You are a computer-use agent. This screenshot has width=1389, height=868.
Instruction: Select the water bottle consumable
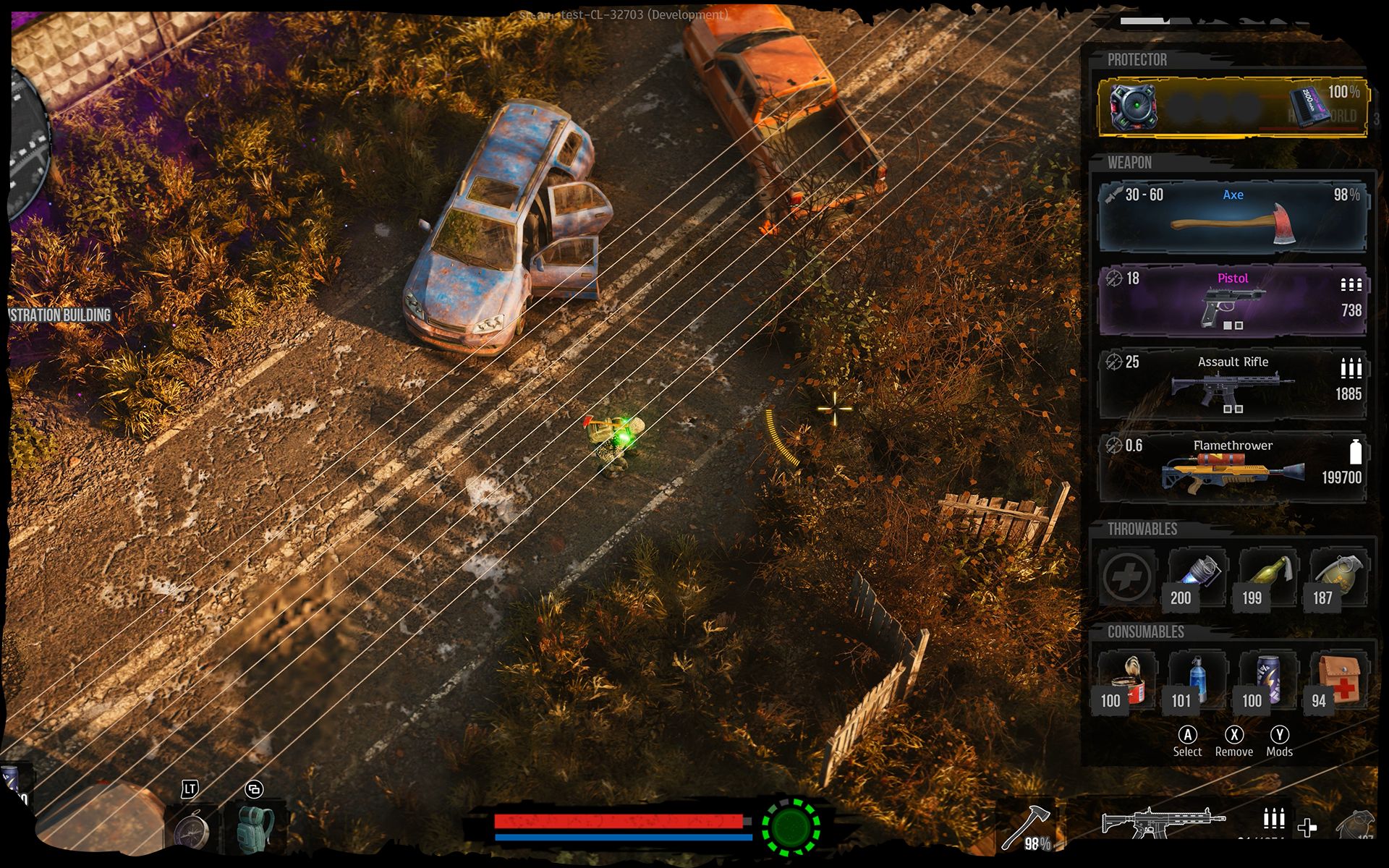pos(1197,681)
